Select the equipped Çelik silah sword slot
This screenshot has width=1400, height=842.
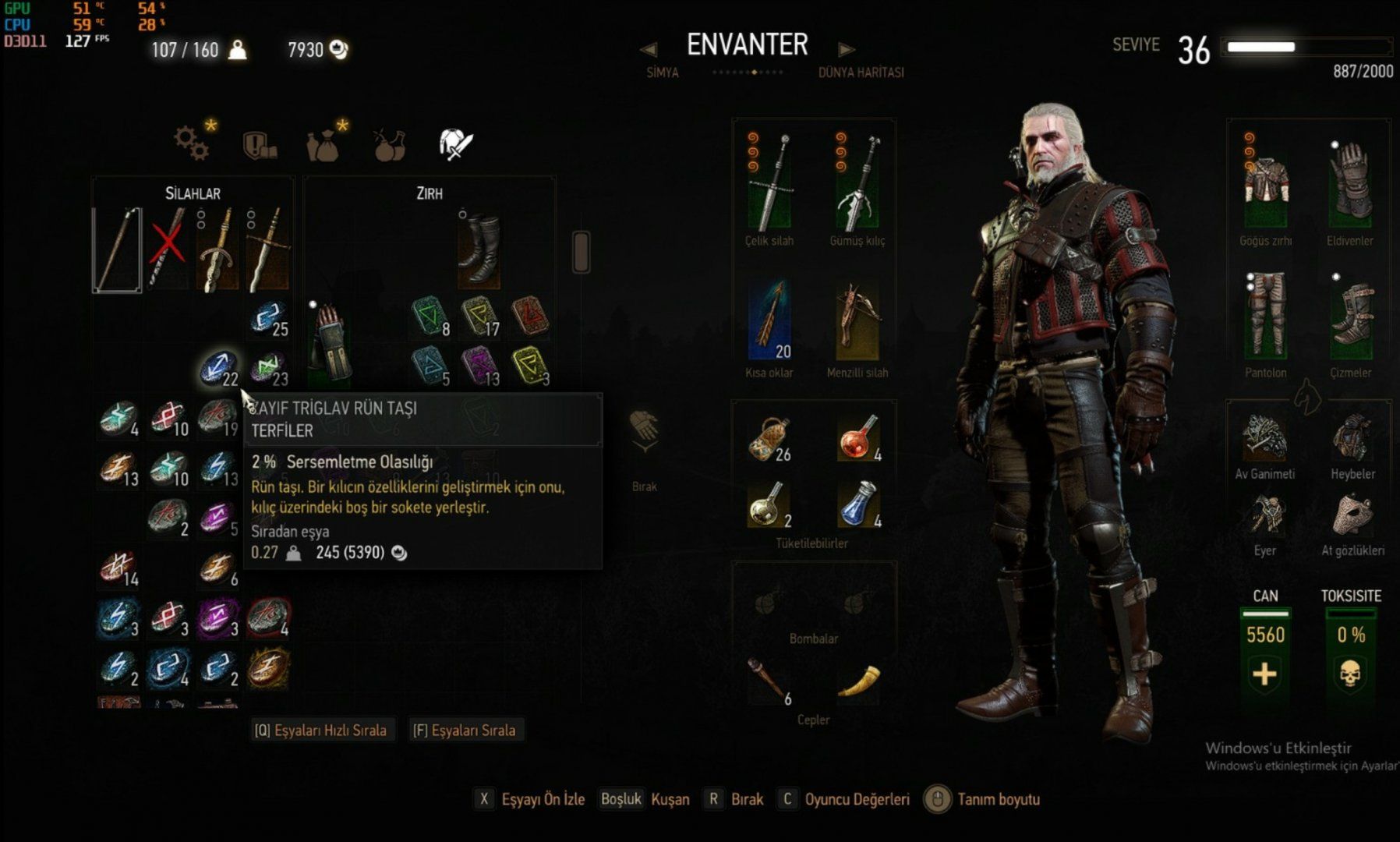(x=770, y=183)
